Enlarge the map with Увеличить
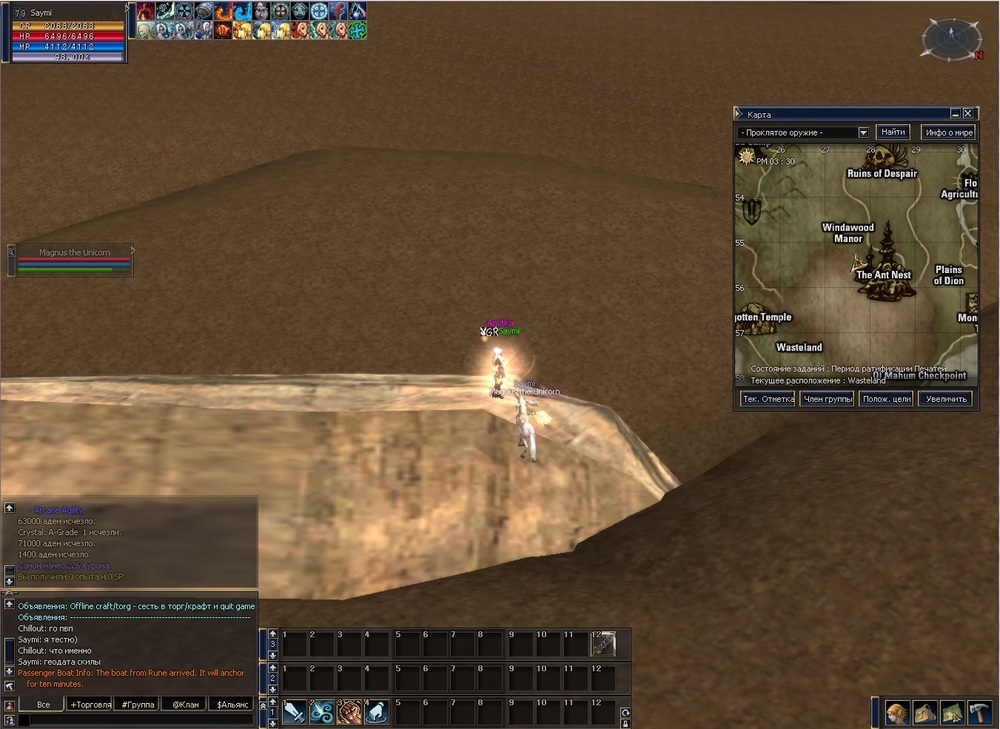The image size is (1000, 729). coord(945,399)
